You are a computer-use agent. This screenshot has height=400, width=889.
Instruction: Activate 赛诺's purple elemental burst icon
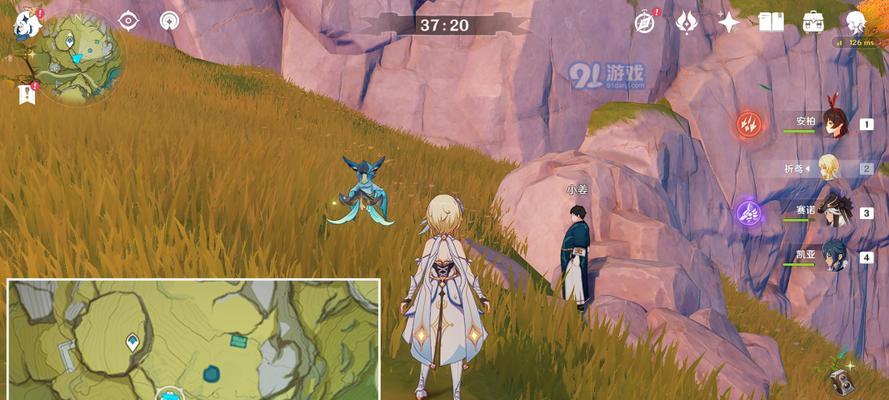[748, 212]
